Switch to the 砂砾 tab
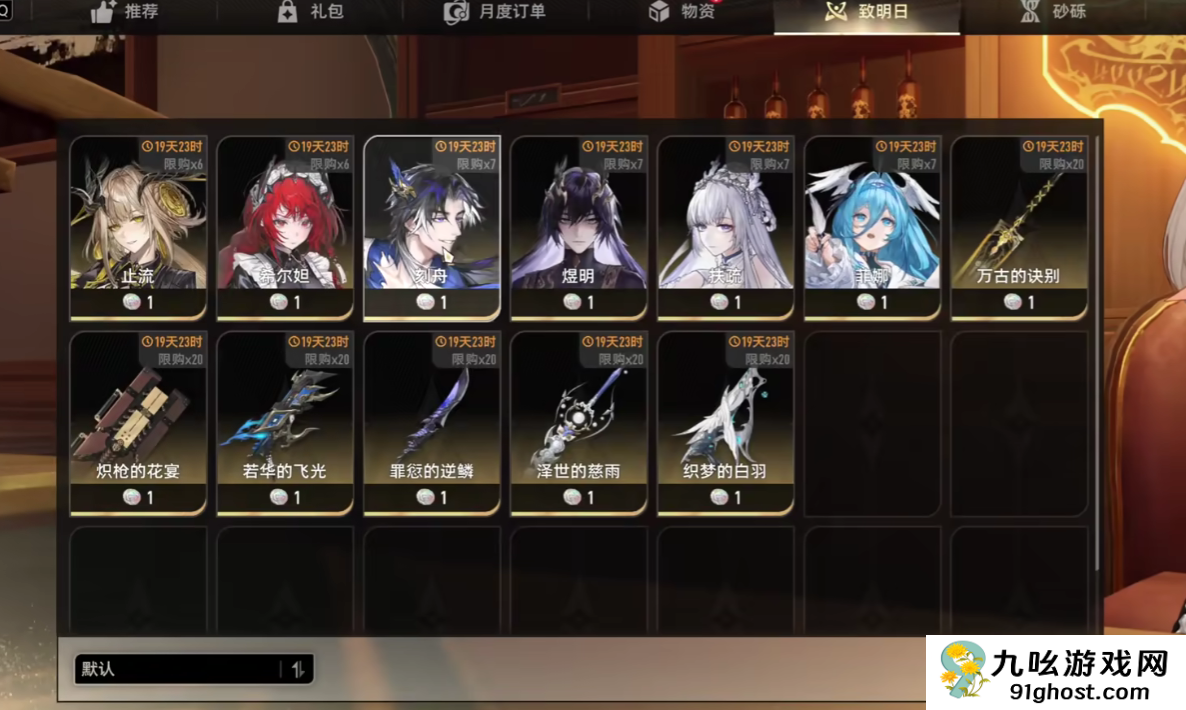The width and height of the screenshot is (1186, 710). point(1053,13)
